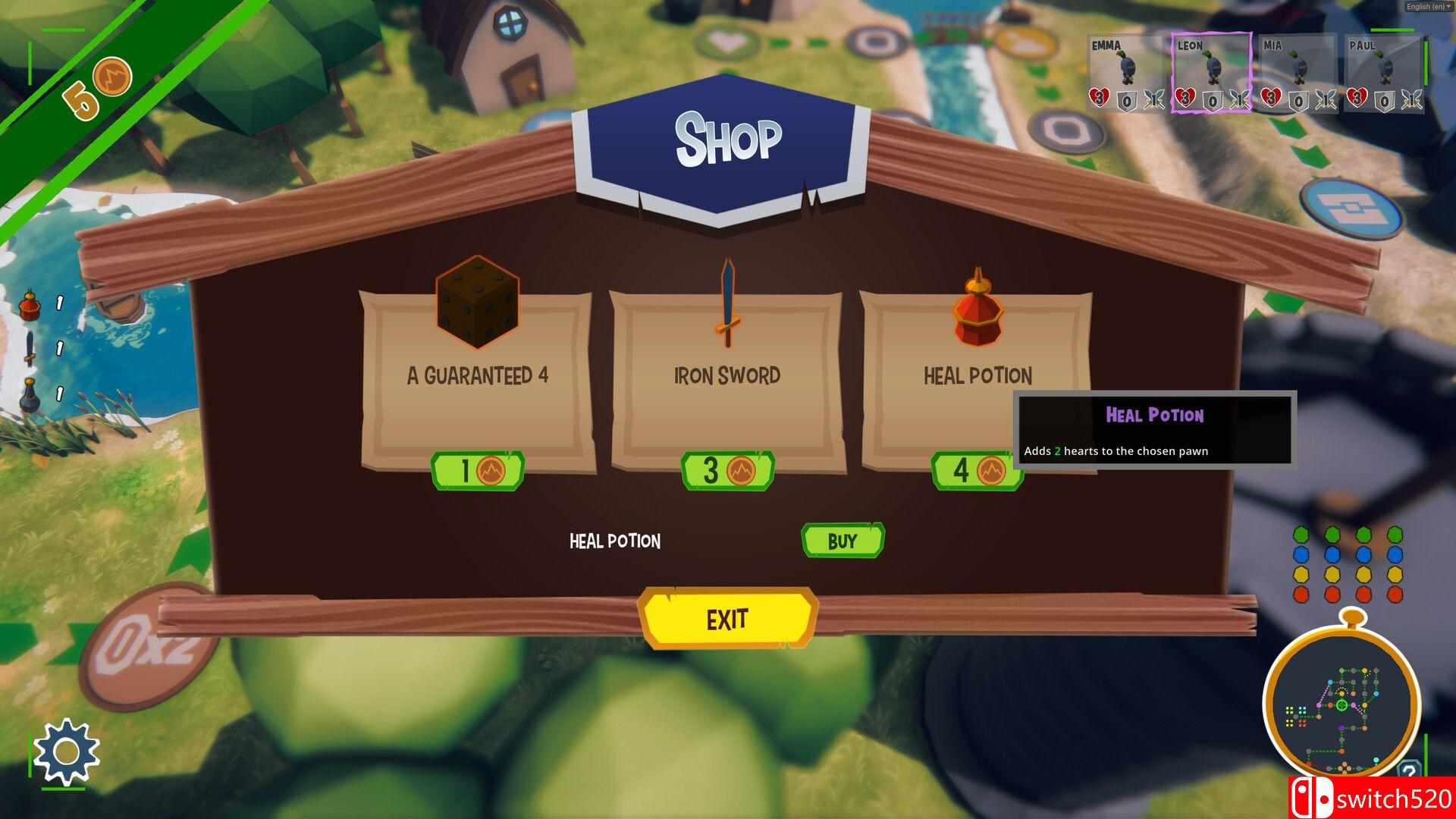
Task: Exit the shop
Action: coord(727,620)
